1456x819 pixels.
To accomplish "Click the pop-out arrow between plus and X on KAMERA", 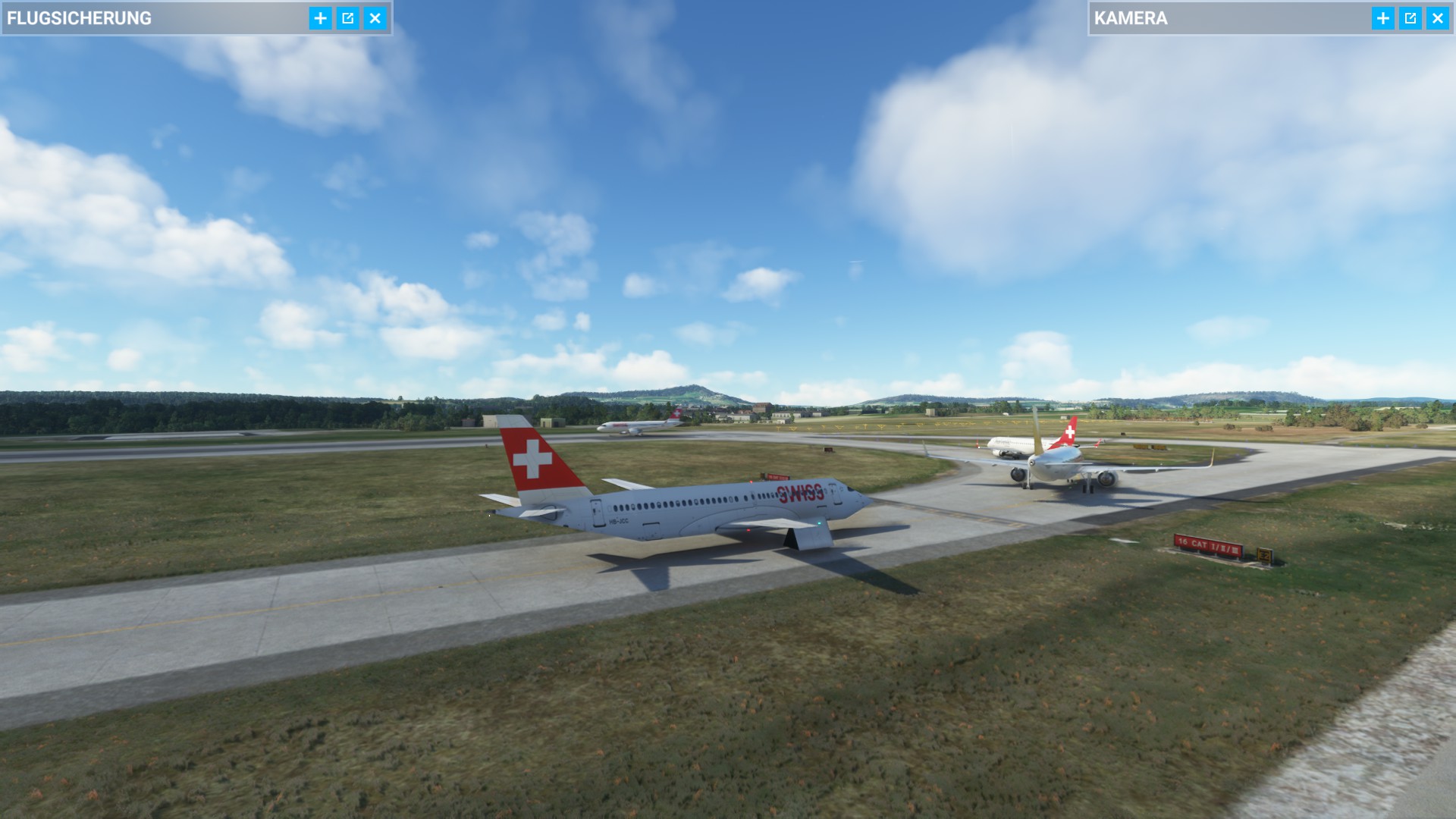I will click(x=1411, y=17).
